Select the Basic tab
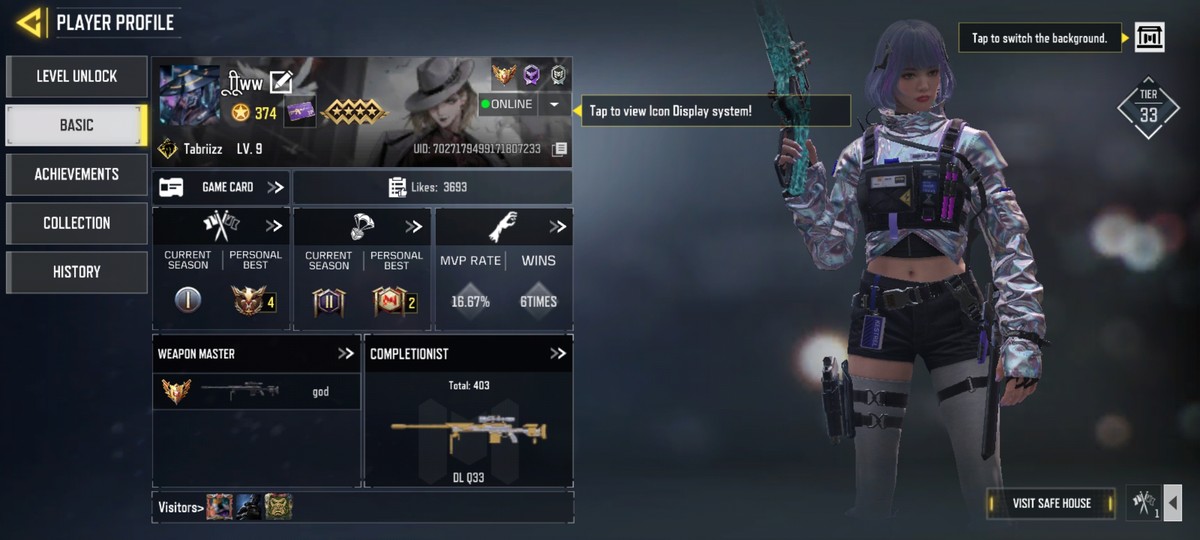Viewport: 1200px width, 540px height. 77,125
